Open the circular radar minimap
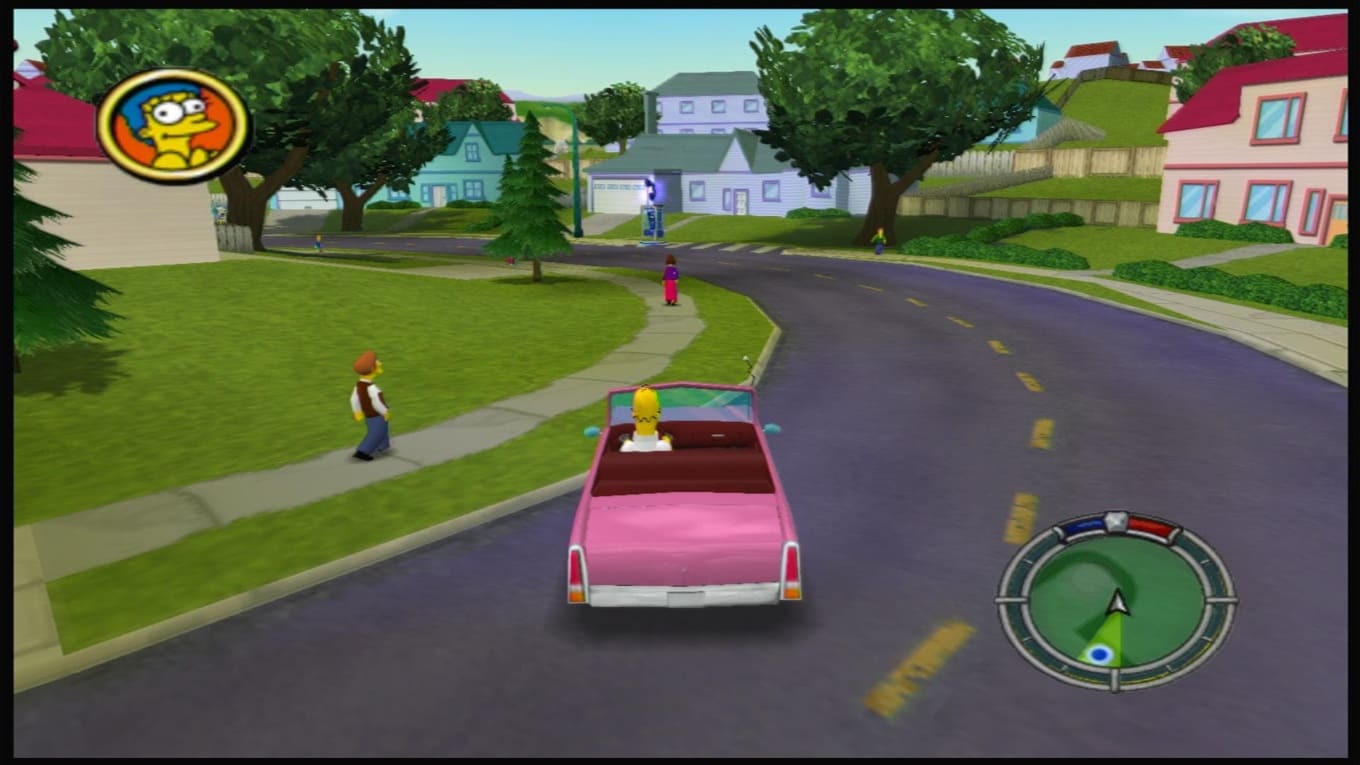 coord(1116,602)
